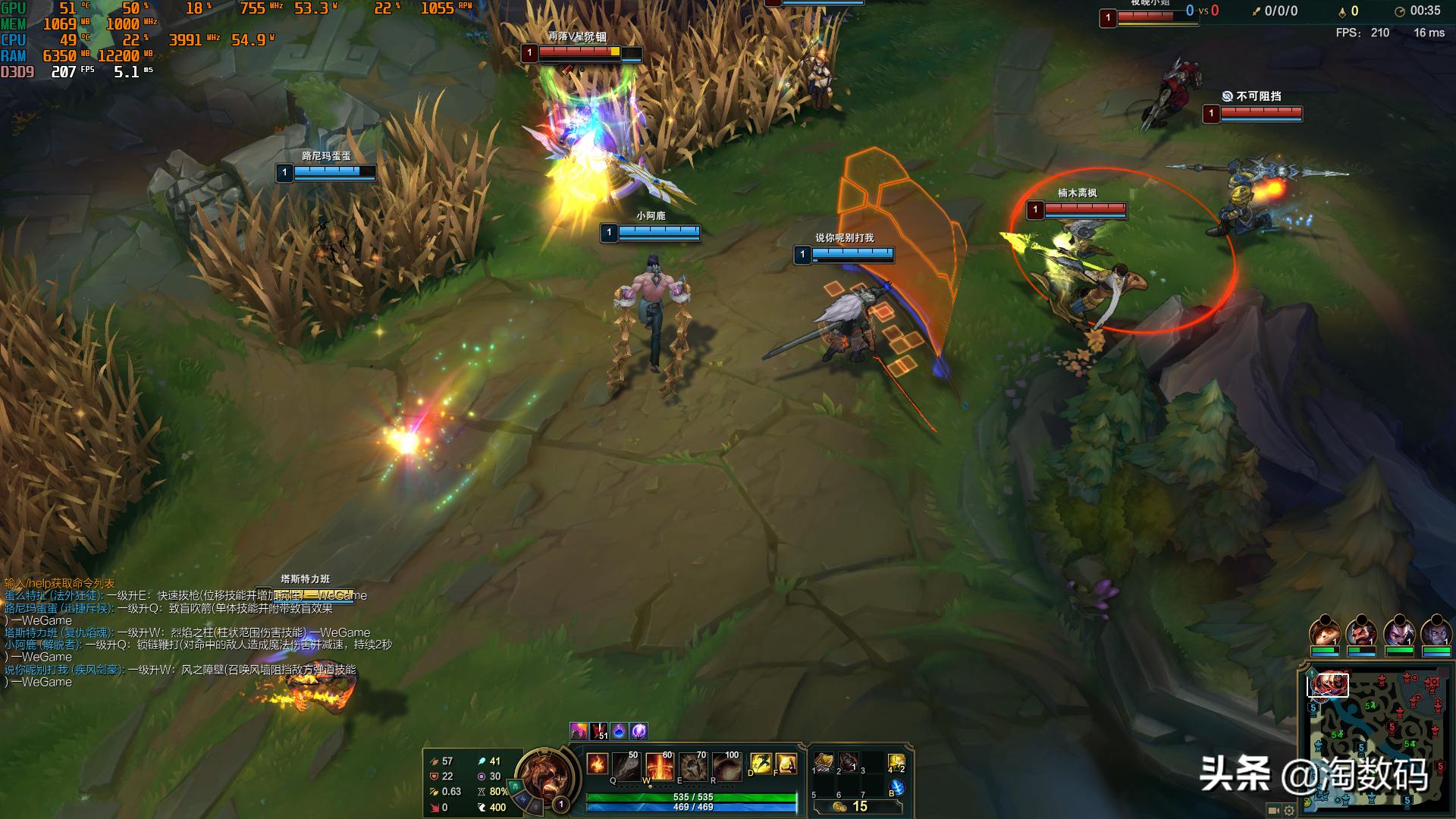Cast Brand's Q ability Sear

tap(627, 767)
